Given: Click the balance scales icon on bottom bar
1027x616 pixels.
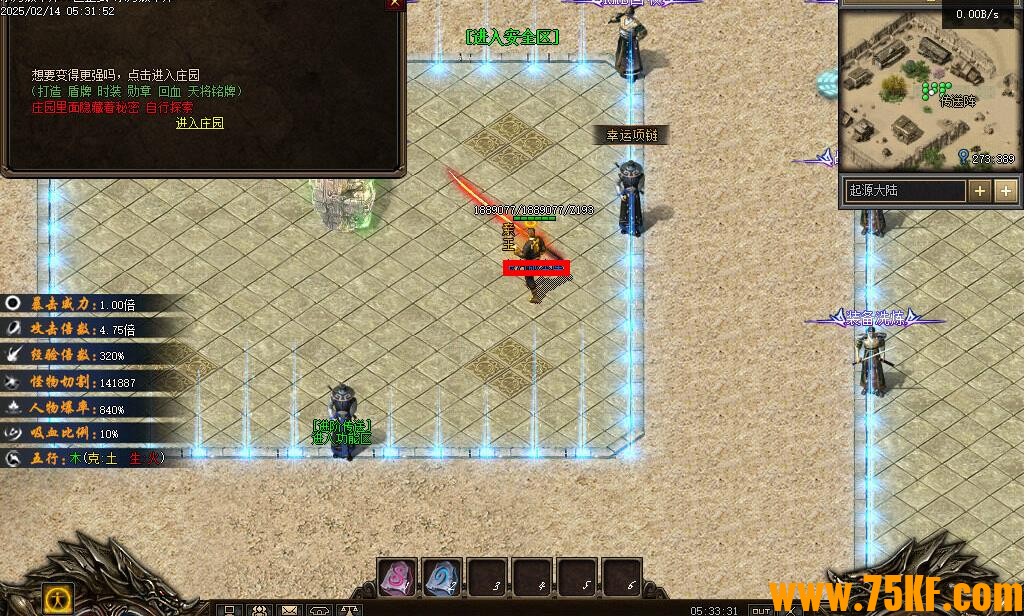Looking at the screenshot, I should [x=350, y=609].
